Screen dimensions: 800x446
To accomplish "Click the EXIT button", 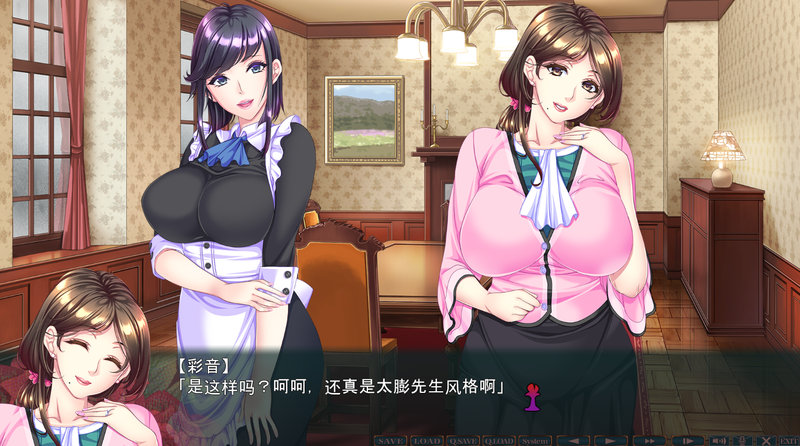I will [788, 440].
